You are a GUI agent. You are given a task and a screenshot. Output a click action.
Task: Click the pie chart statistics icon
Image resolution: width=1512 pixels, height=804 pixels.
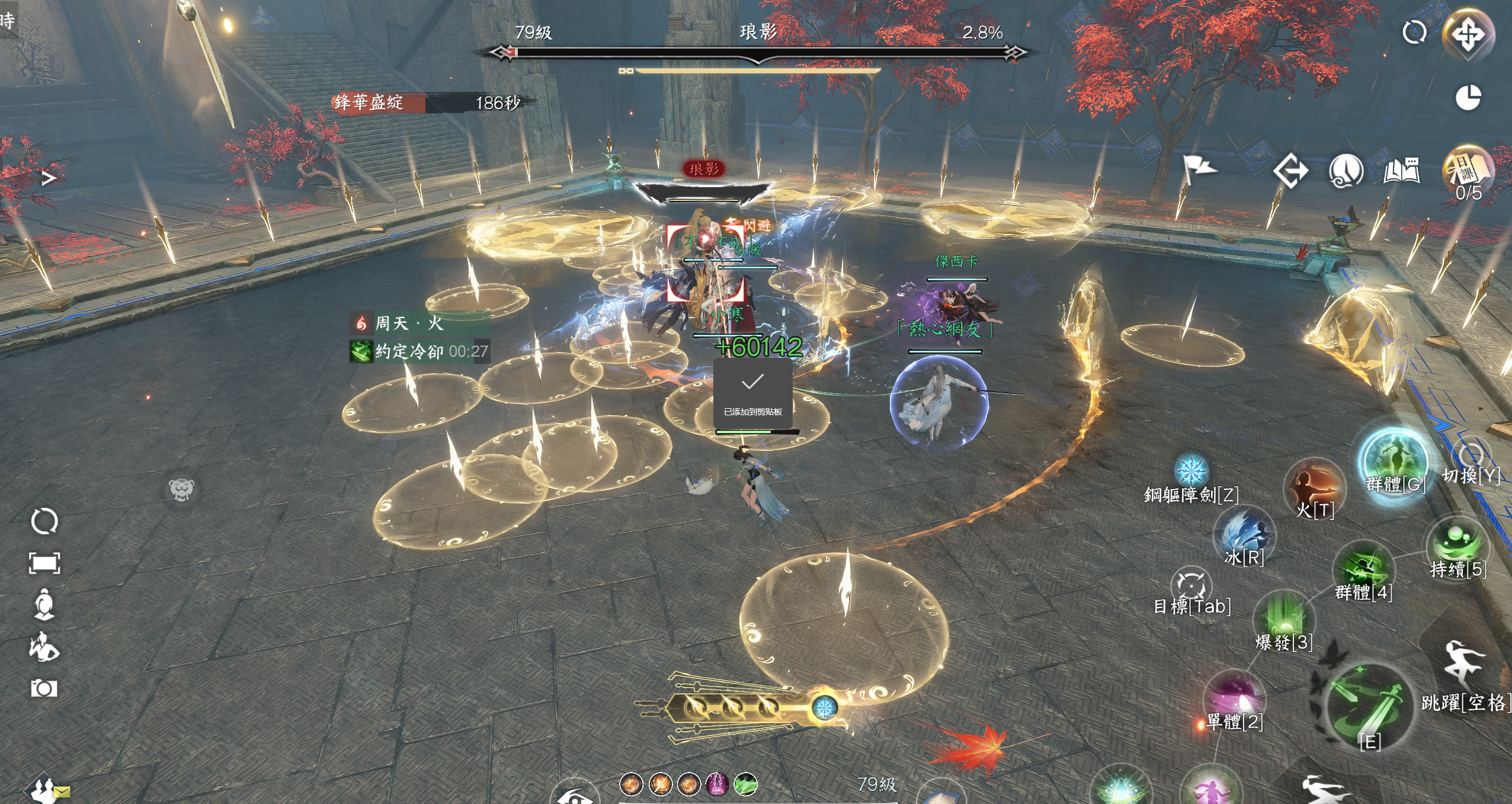point(1468,98)
